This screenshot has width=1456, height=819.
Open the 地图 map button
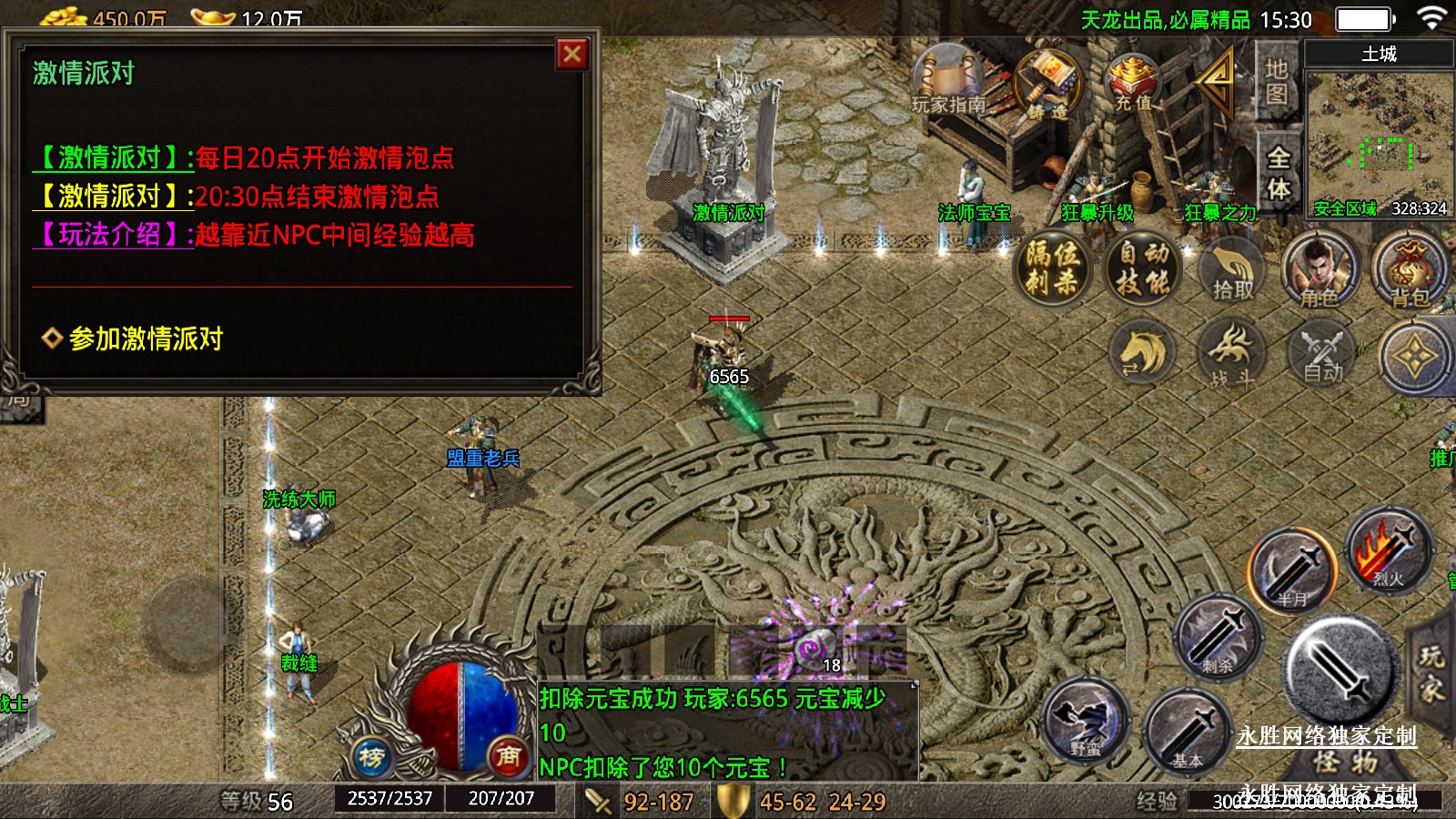tap(1277, 82)
